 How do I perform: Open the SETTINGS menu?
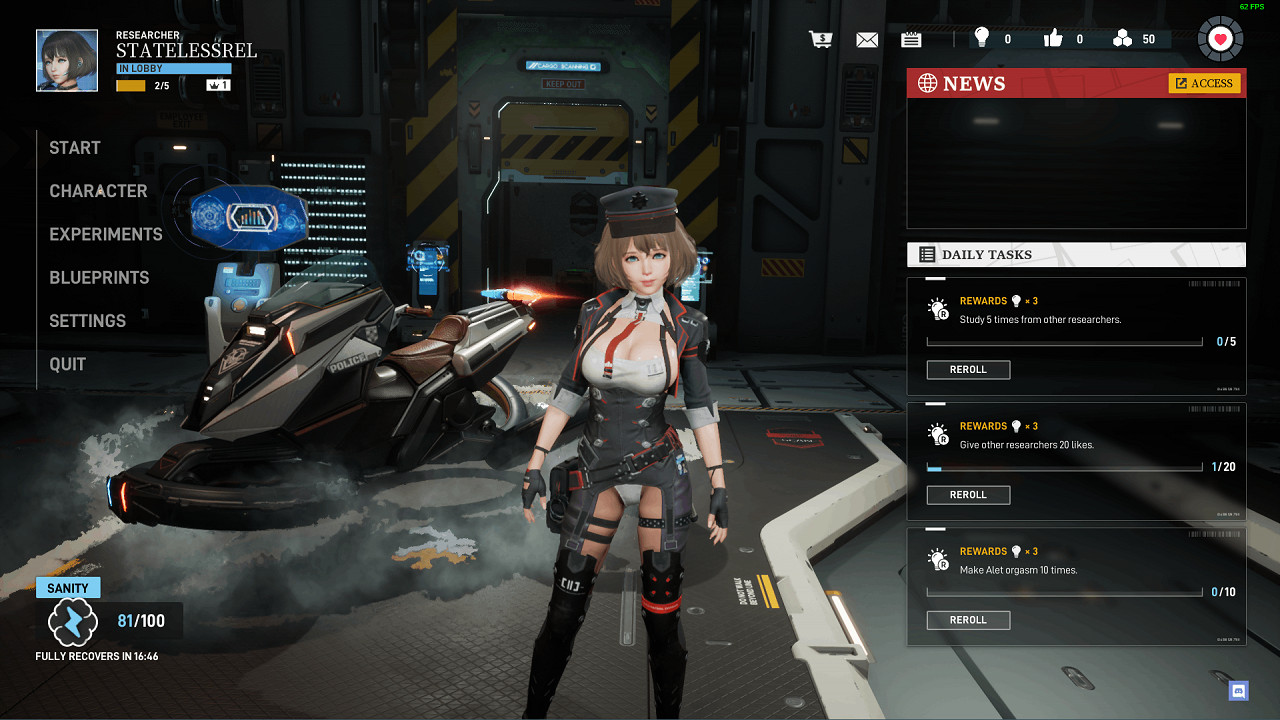click(x=88, y=321)
